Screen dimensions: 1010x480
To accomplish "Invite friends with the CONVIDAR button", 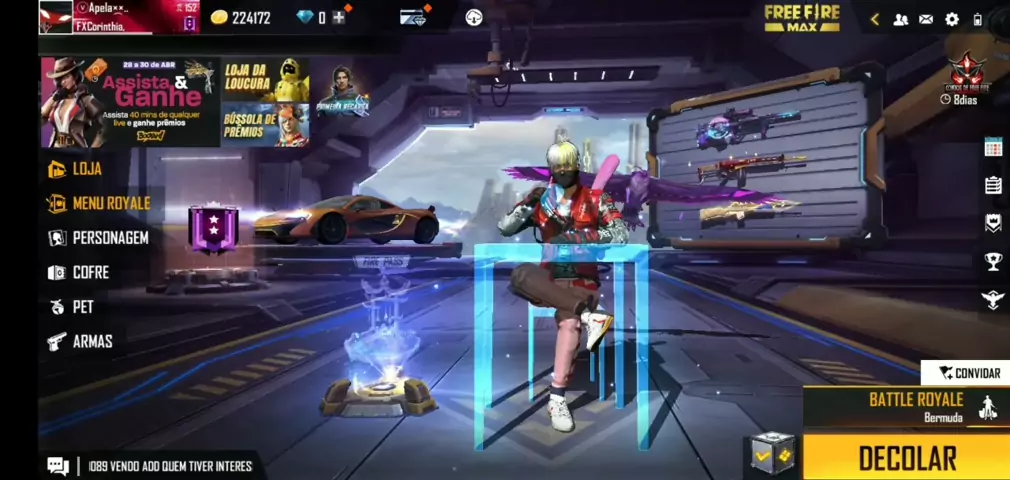I will coord(968,373).
